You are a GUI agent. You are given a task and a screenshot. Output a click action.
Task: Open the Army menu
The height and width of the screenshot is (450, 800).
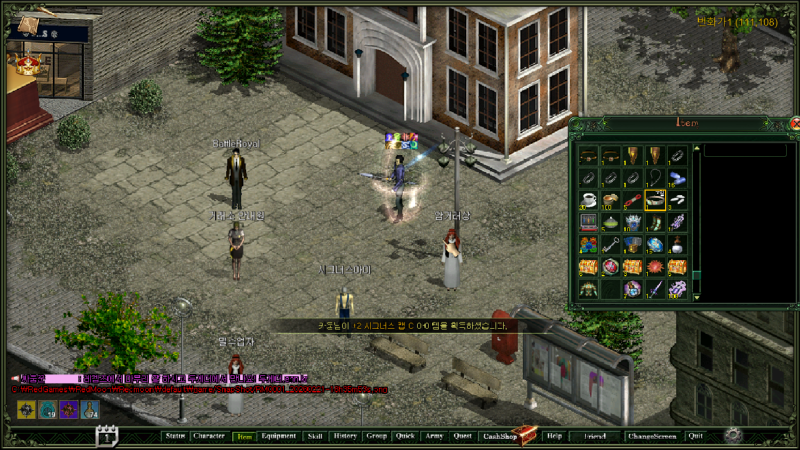pyautogui.click(x=434, y=436)
